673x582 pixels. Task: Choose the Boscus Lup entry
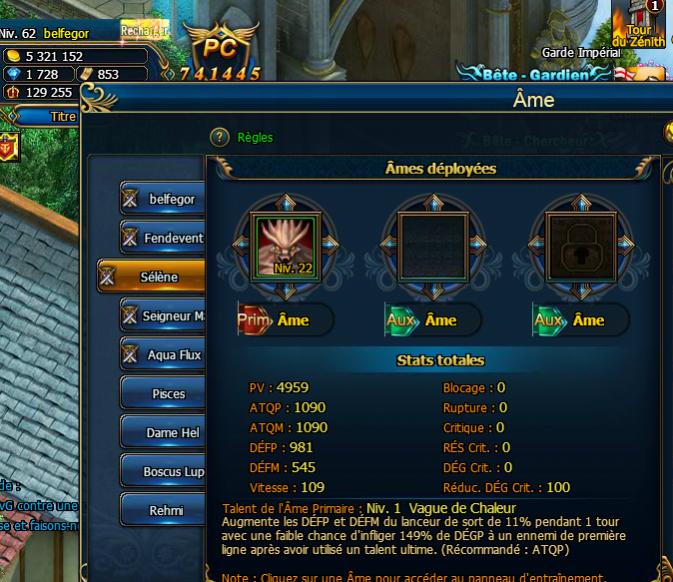[164, 471]
